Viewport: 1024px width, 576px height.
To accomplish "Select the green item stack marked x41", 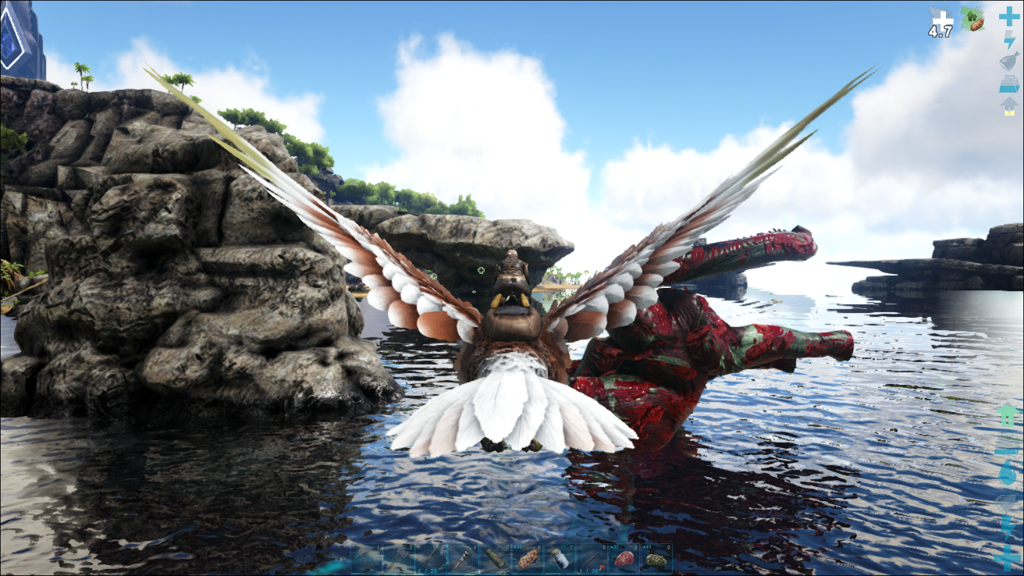I will 656,559.
